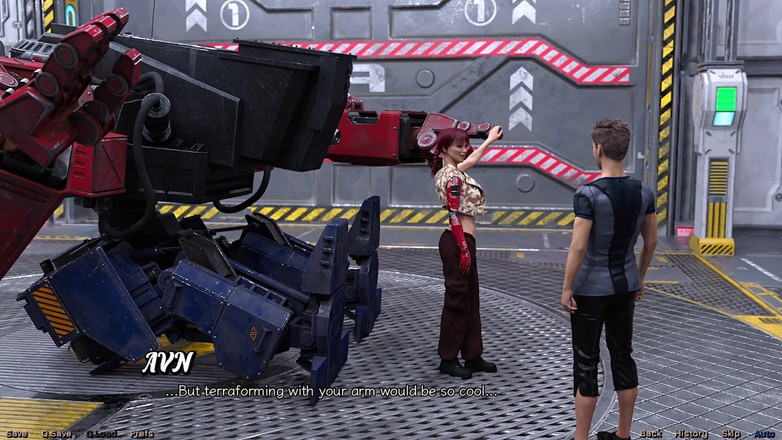Open the Prefs settings
The image size is (782, 440).
[x=142, y=434]
